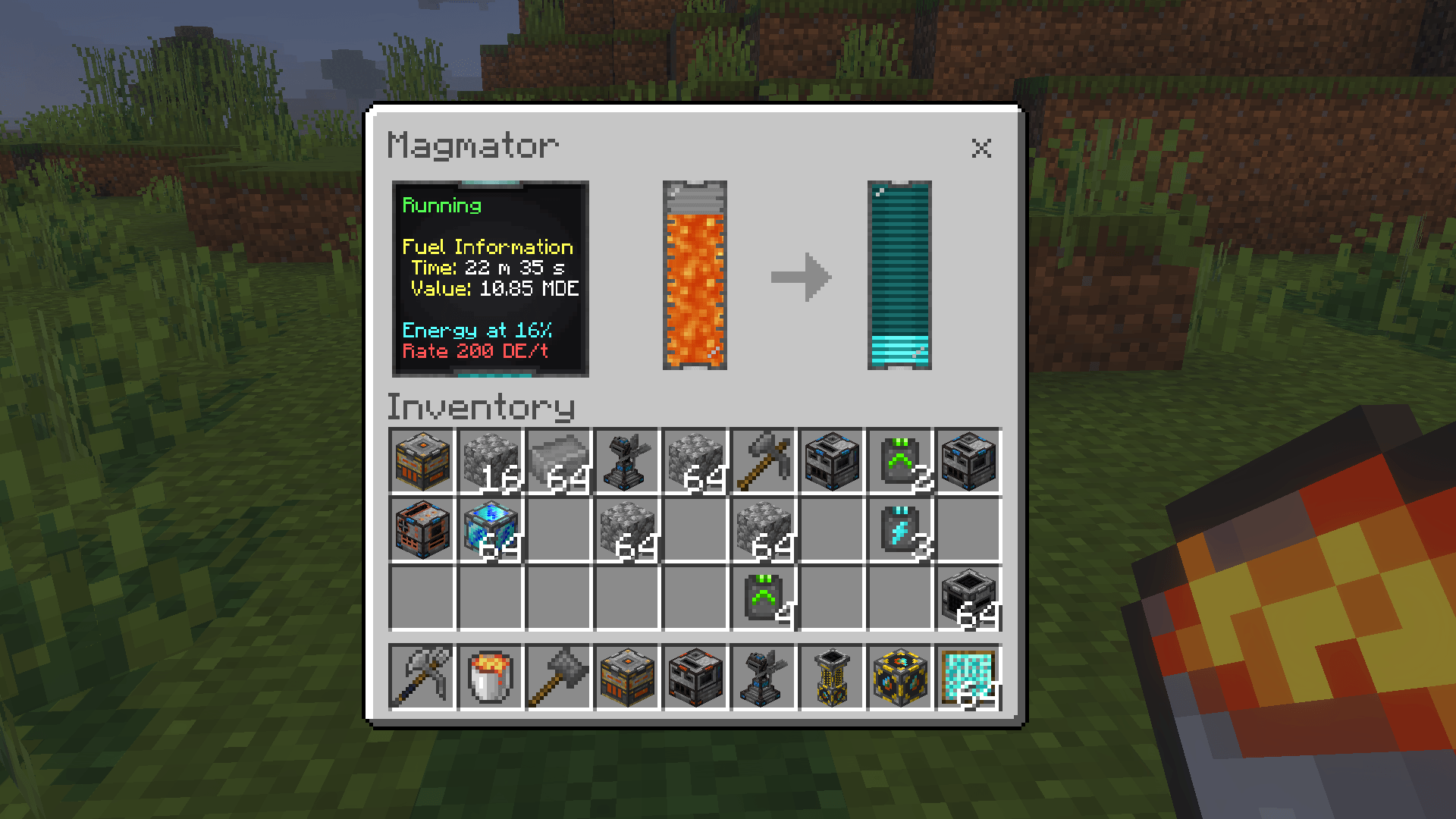Image resolution: width=1456 pixels, height=819 pixels.
Task: Pick up the green arrow upgrade stack of 4
Action: click(764, 598)
